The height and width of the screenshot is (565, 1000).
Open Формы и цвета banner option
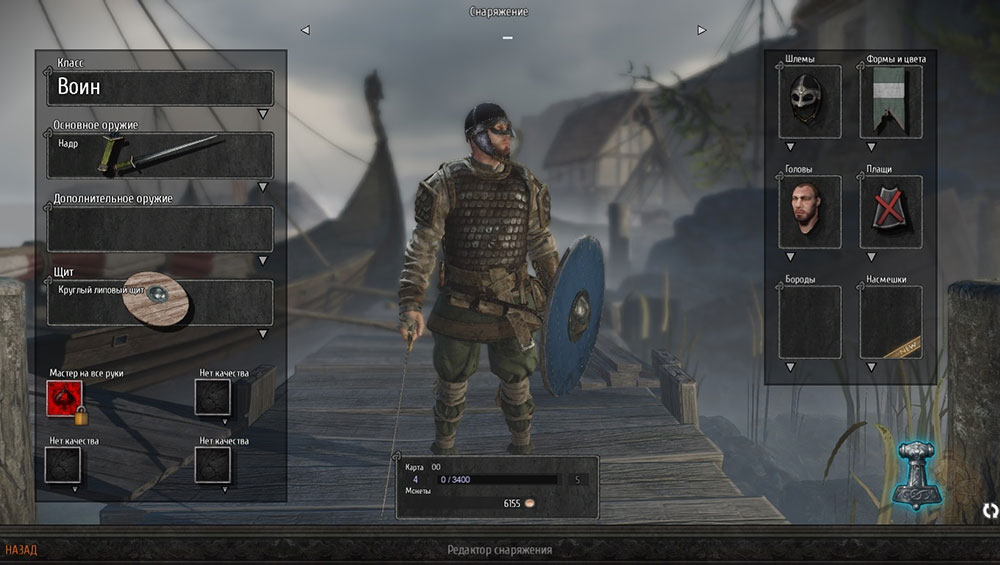click(x=890, y=102)
